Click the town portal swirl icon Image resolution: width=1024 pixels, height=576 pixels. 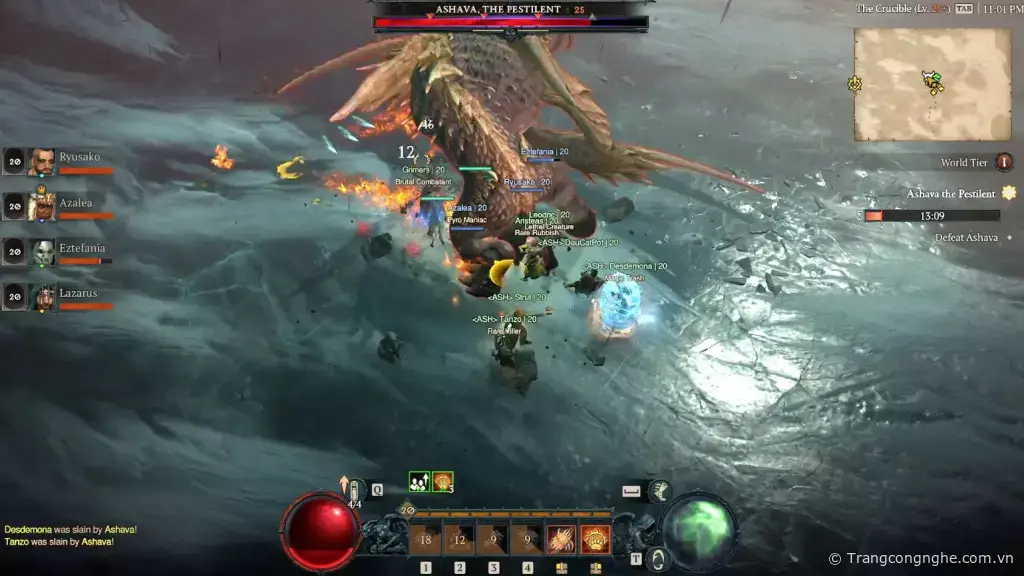tap(657, 559)
